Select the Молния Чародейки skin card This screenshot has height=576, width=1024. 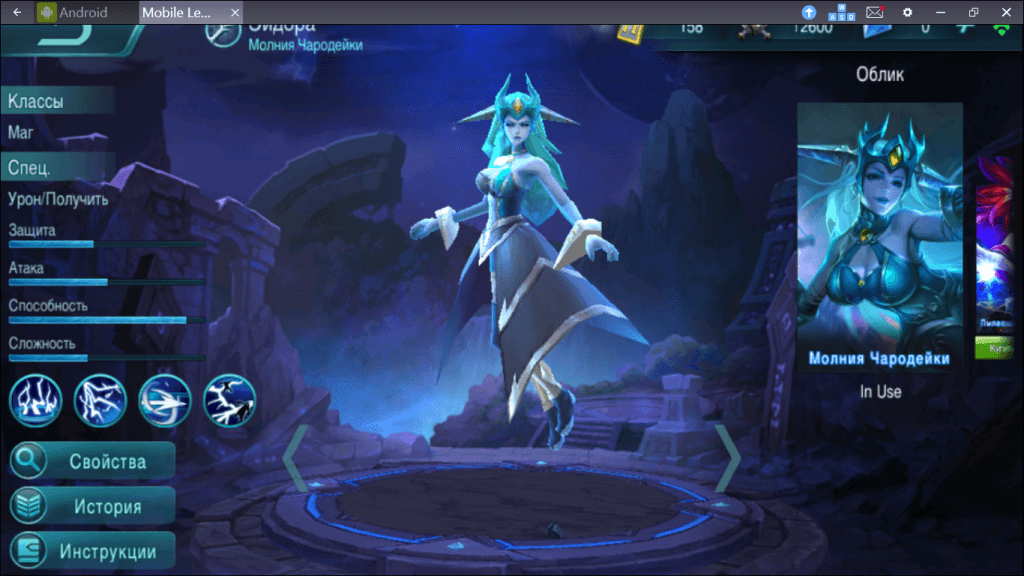coord(879,235)
